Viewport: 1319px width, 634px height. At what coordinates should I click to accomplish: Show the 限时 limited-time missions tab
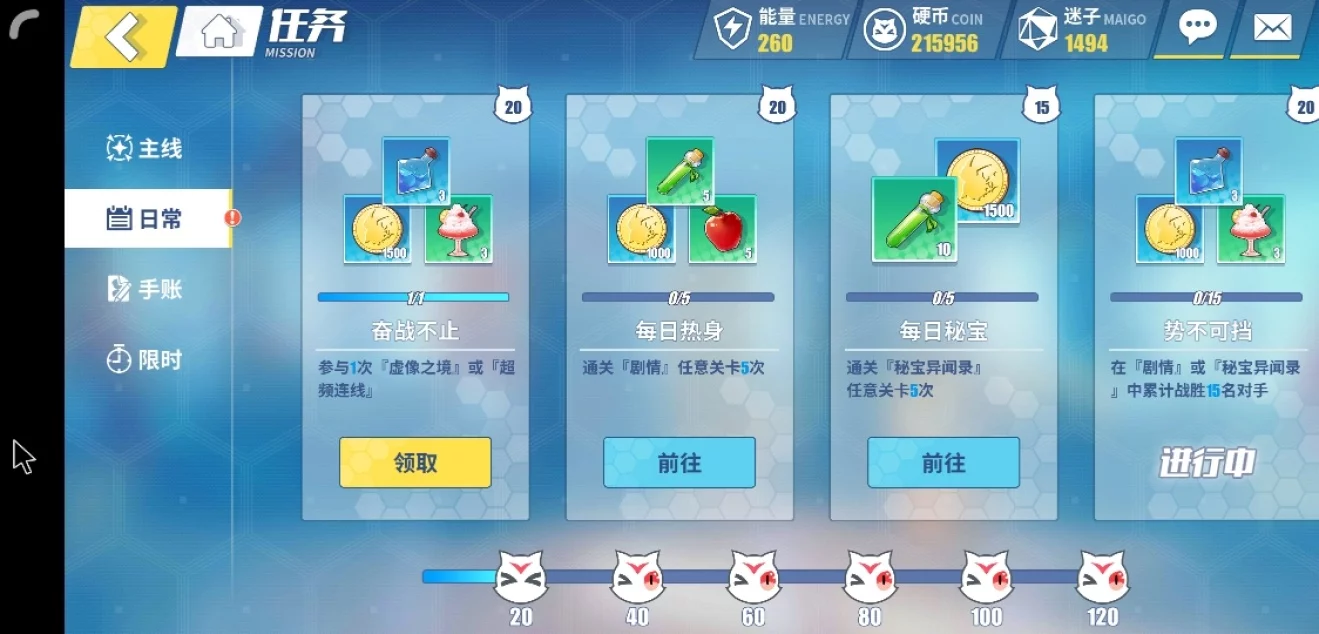(x=146, y=360)
